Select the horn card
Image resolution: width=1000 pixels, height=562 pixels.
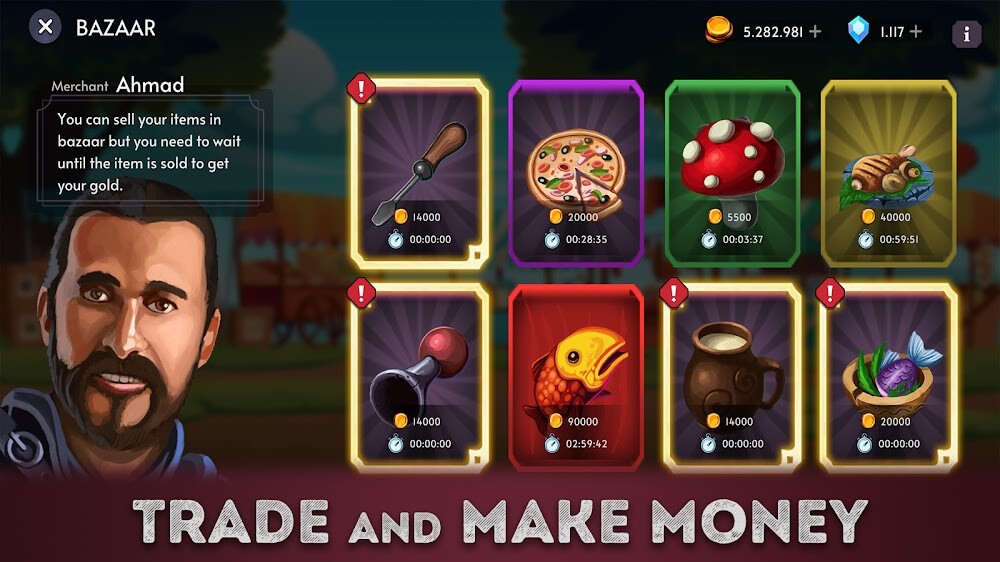pos(419,377)
